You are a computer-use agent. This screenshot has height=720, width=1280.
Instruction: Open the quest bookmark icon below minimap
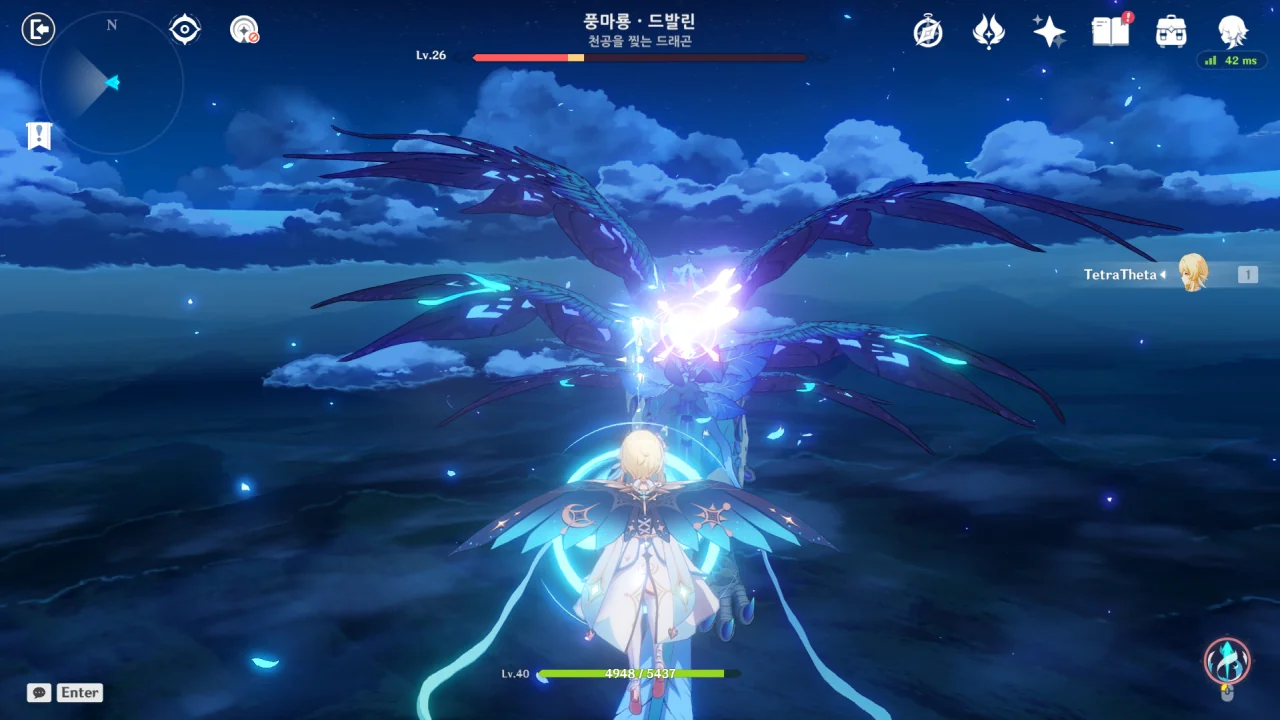(x=39, y=136)
